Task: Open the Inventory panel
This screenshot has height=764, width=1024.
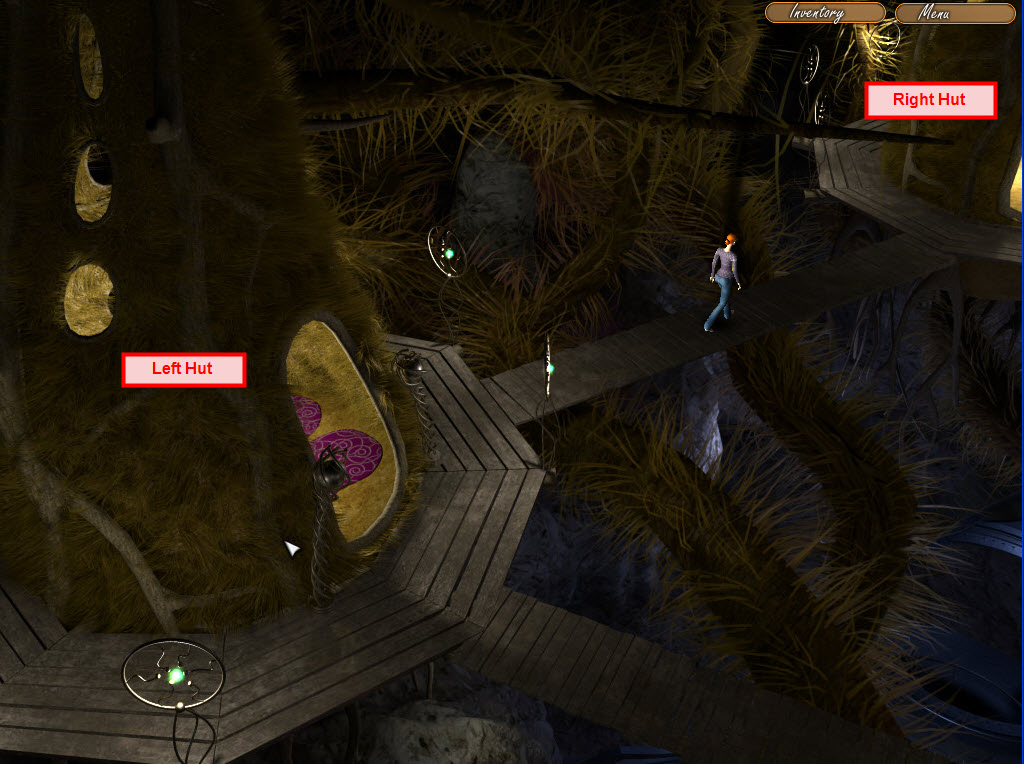Action: [x=825, y=13]
